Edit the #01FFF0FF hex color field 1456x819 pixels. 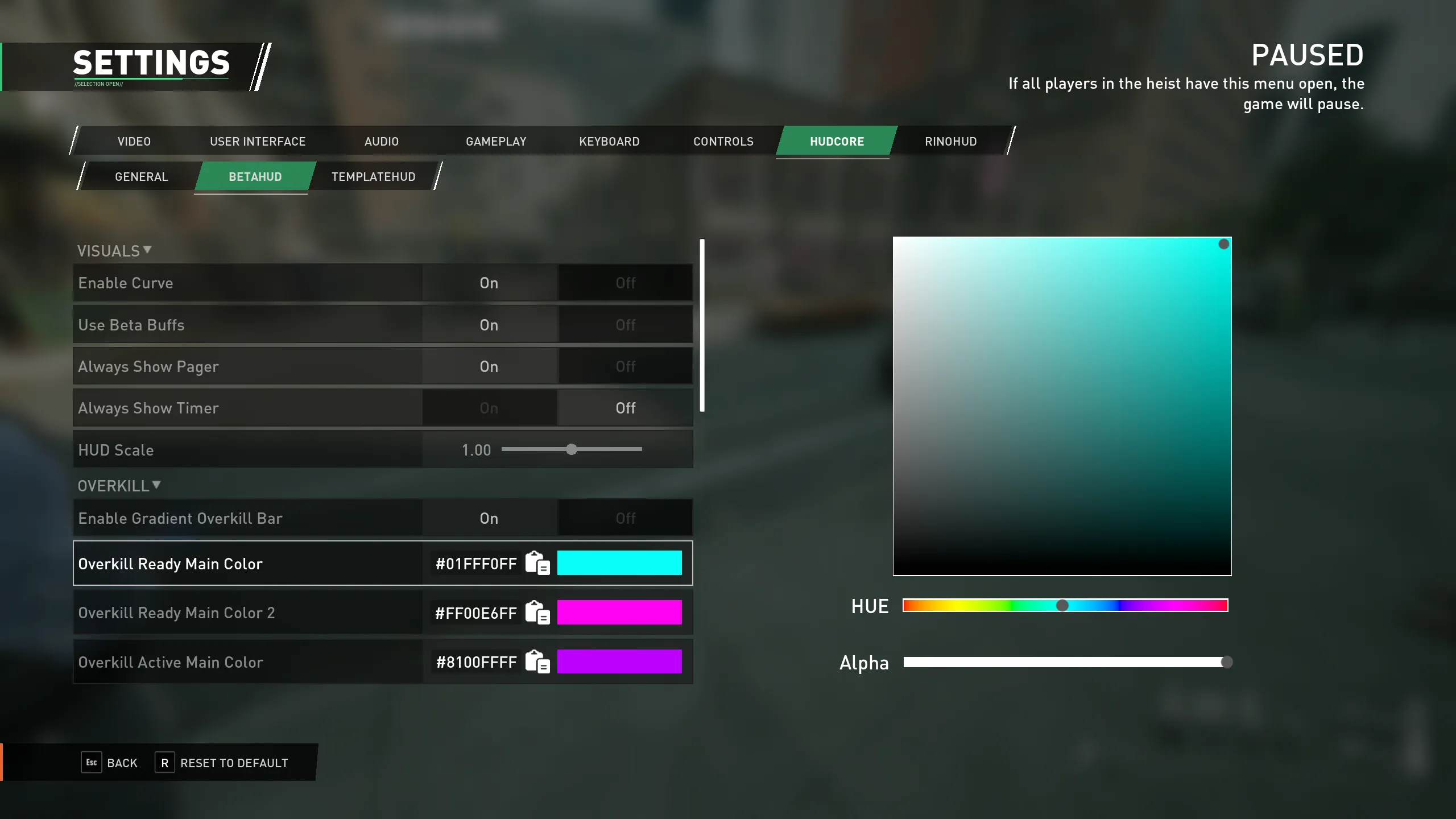[475, 564]
